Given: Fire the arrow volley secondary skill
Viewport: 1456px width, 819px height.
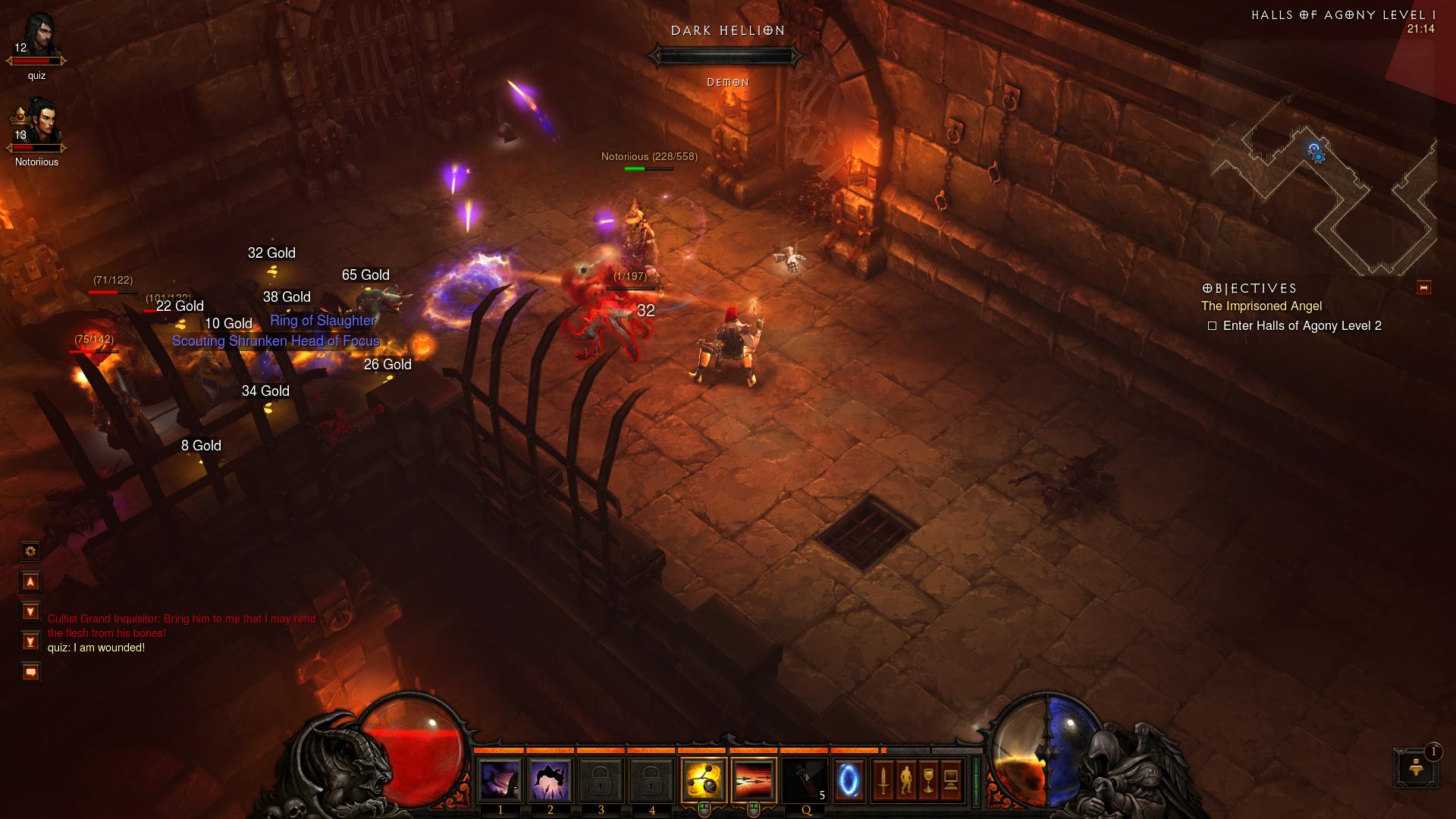Looking at the screenshot, I should pos(754,780).
